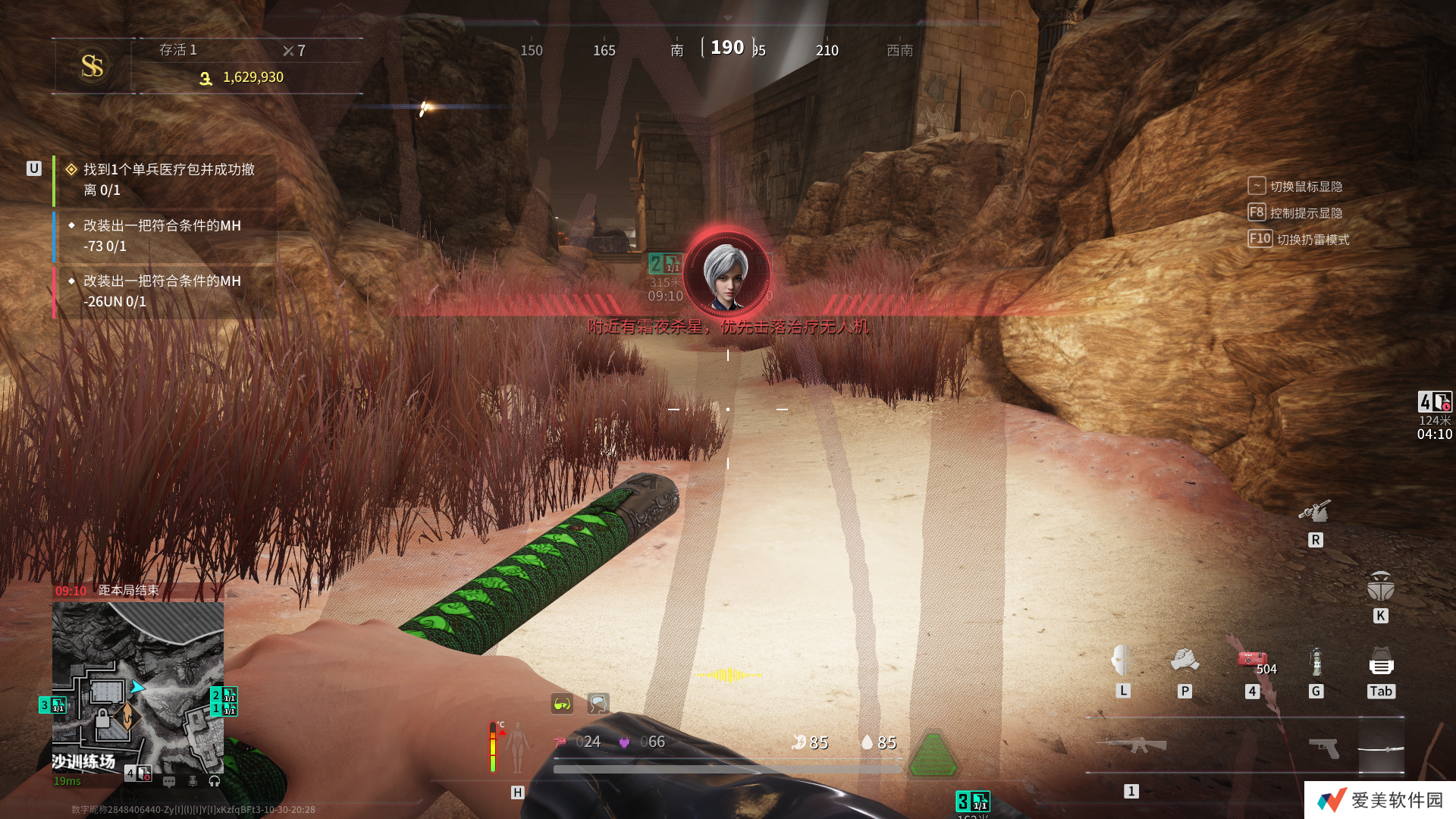Image resolution: width=1456 pixels, height=819 pixels.
Task: Activate the armor gadget icon
Action: click(1381, 588)
